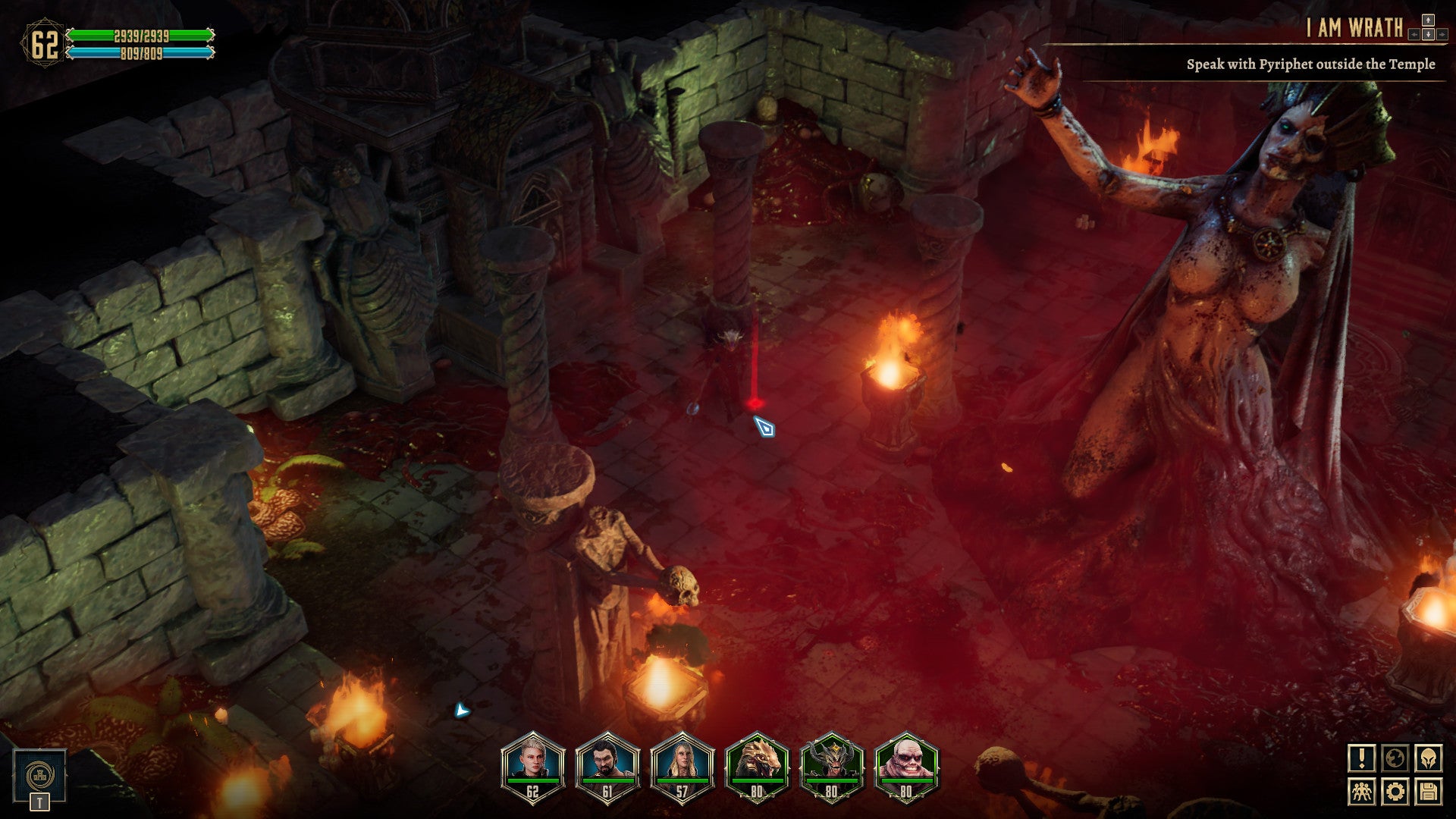
Task: Click the exclamation notification icon
Action: pyautogui.click(x=1362, y=758)
